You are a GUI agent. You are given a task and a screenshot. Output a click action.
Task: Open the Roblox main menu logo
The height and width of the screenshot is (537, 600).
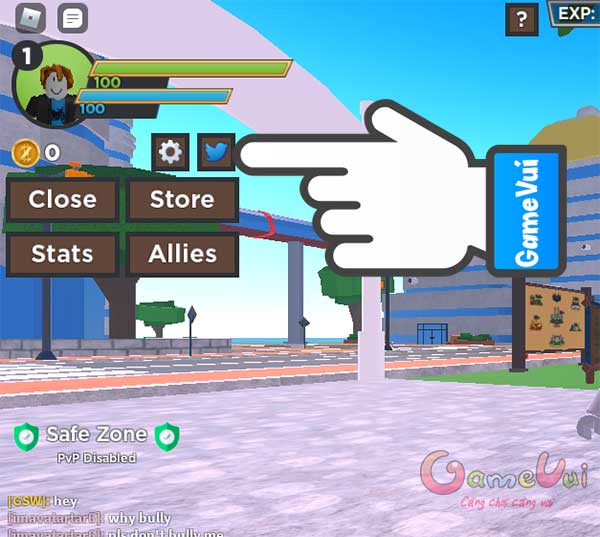(34, 18)
